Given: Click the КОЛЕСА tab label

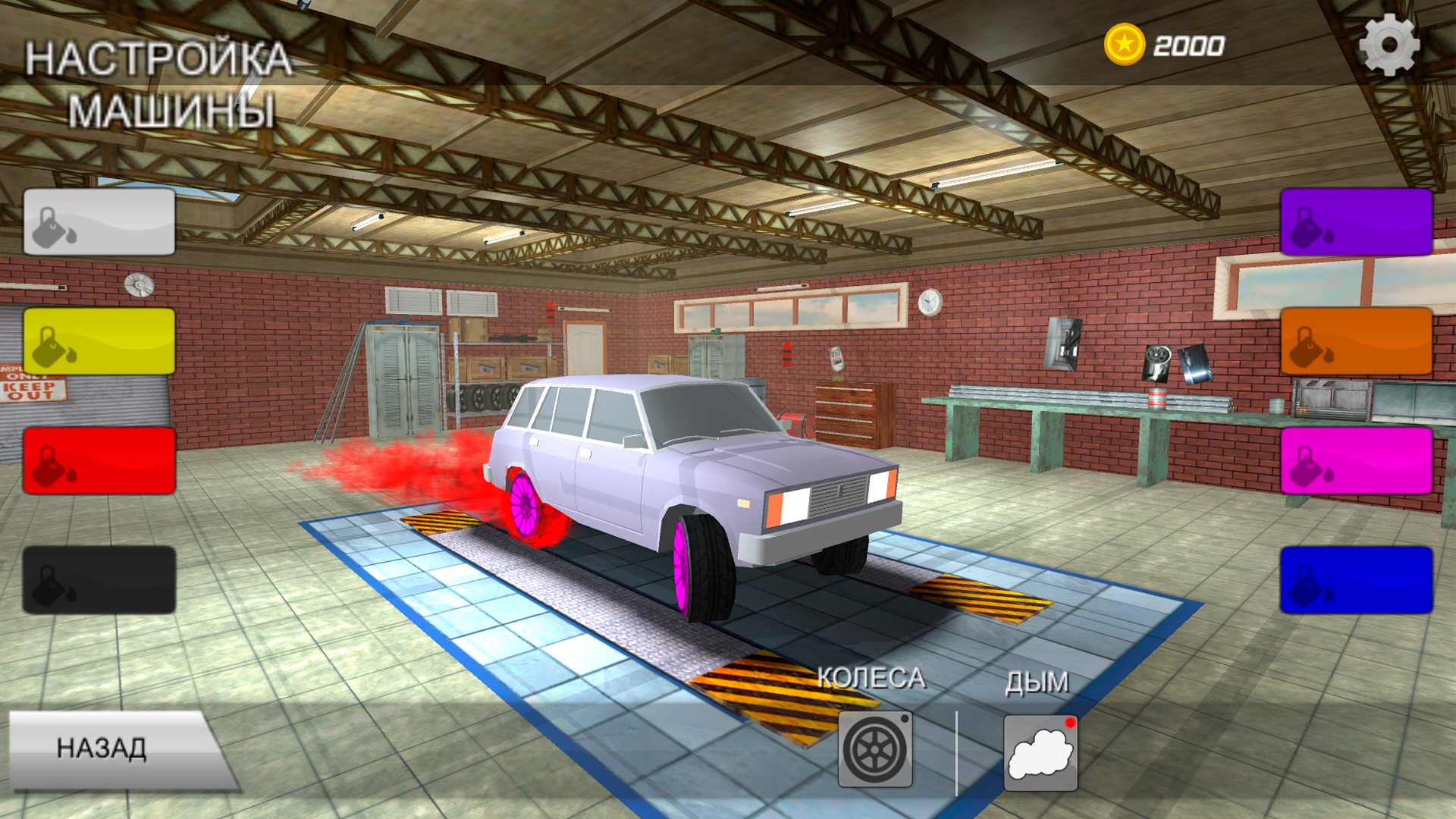Looking at the screenshot, I should [x=873, y=678].
